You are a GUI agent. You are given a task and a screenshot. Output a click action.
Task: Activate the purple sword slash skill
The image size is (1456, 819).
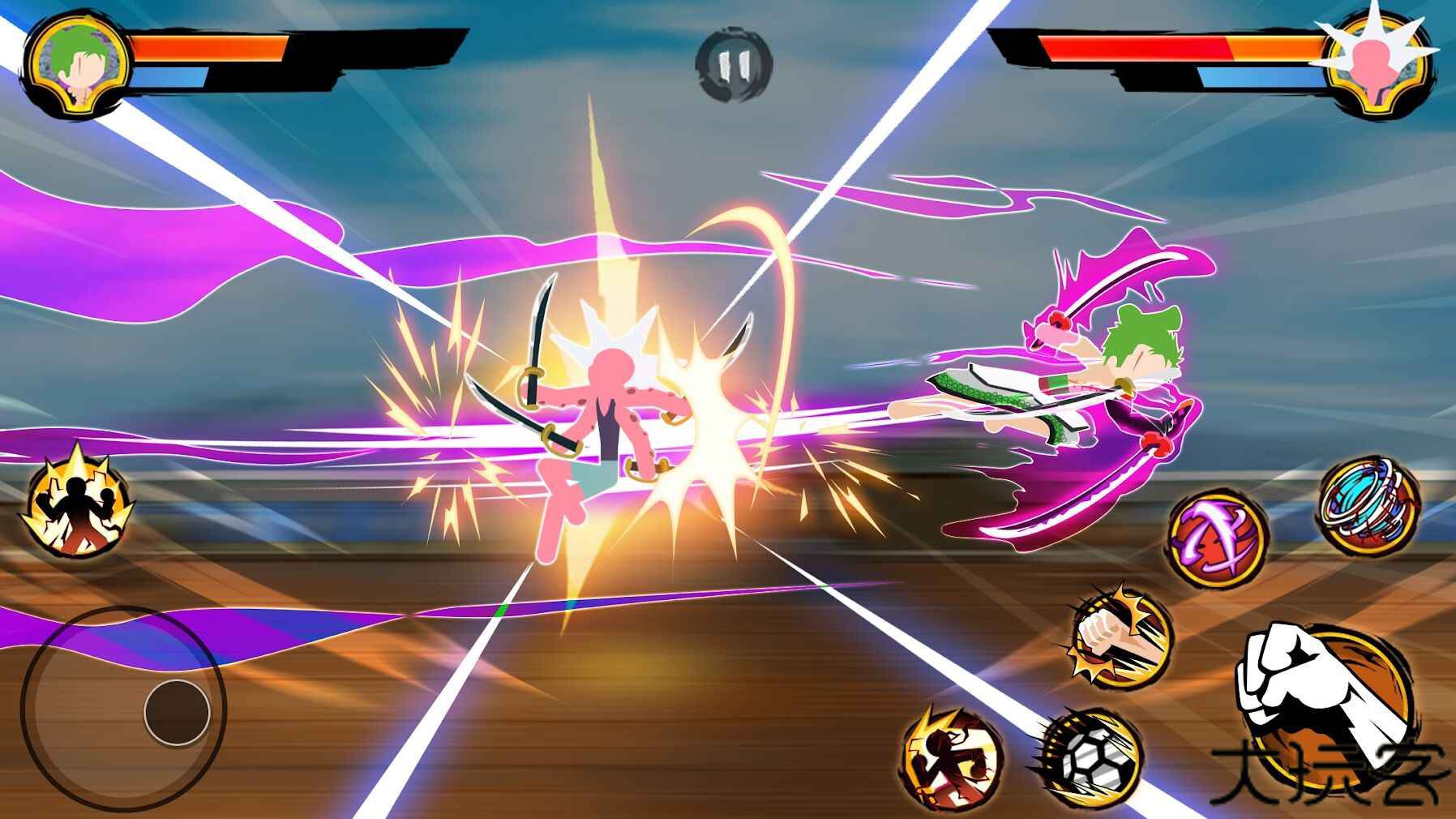point(1218,538)
